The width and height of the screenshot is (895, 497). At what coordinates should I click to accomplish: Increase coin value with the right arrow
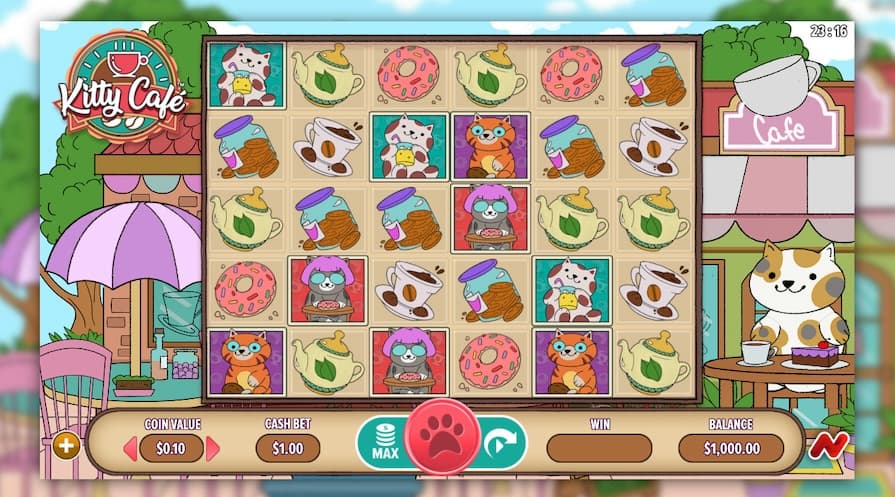pos(212,448)
